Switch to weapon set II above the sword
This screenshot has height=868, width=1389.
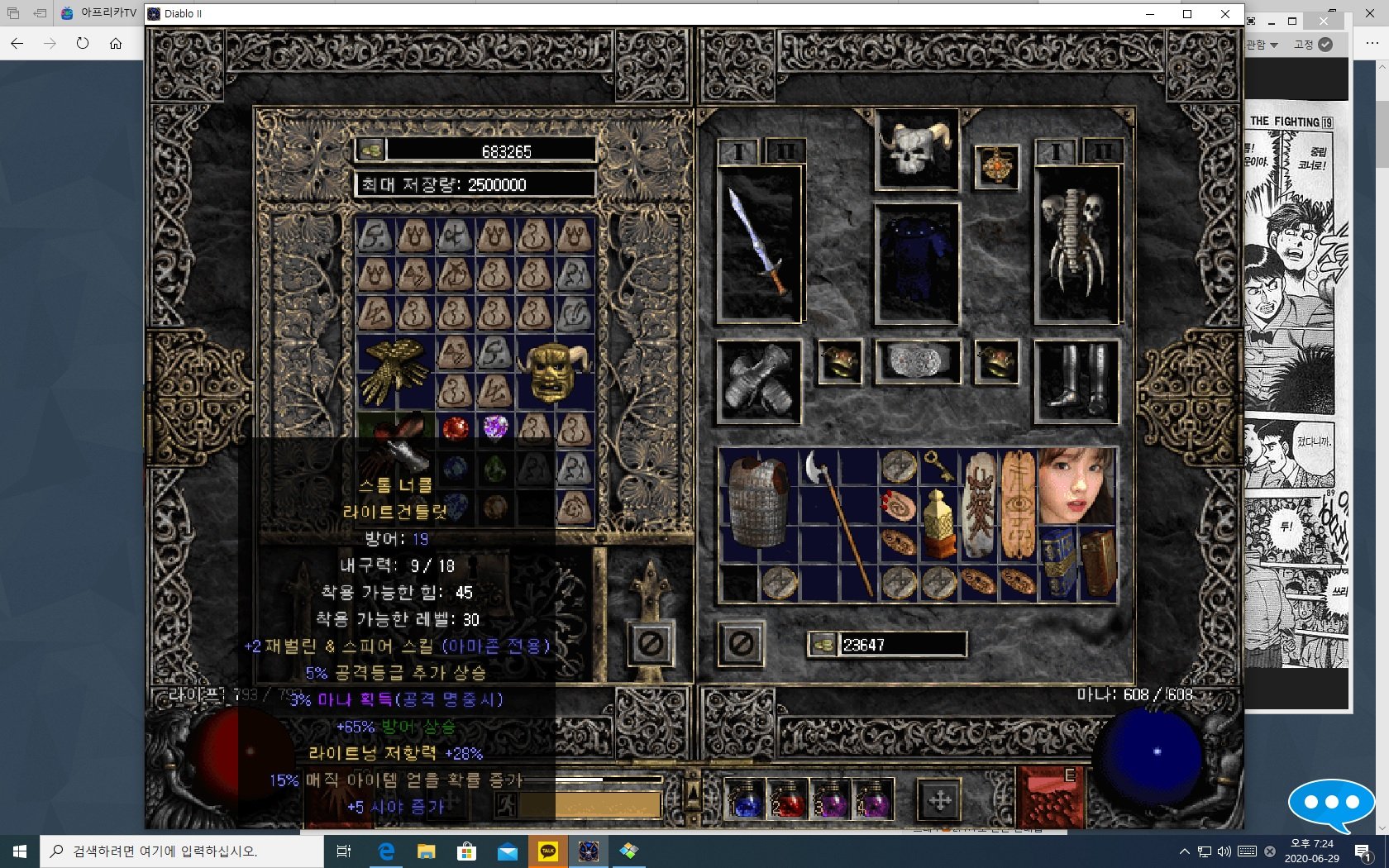click(784, 151)
